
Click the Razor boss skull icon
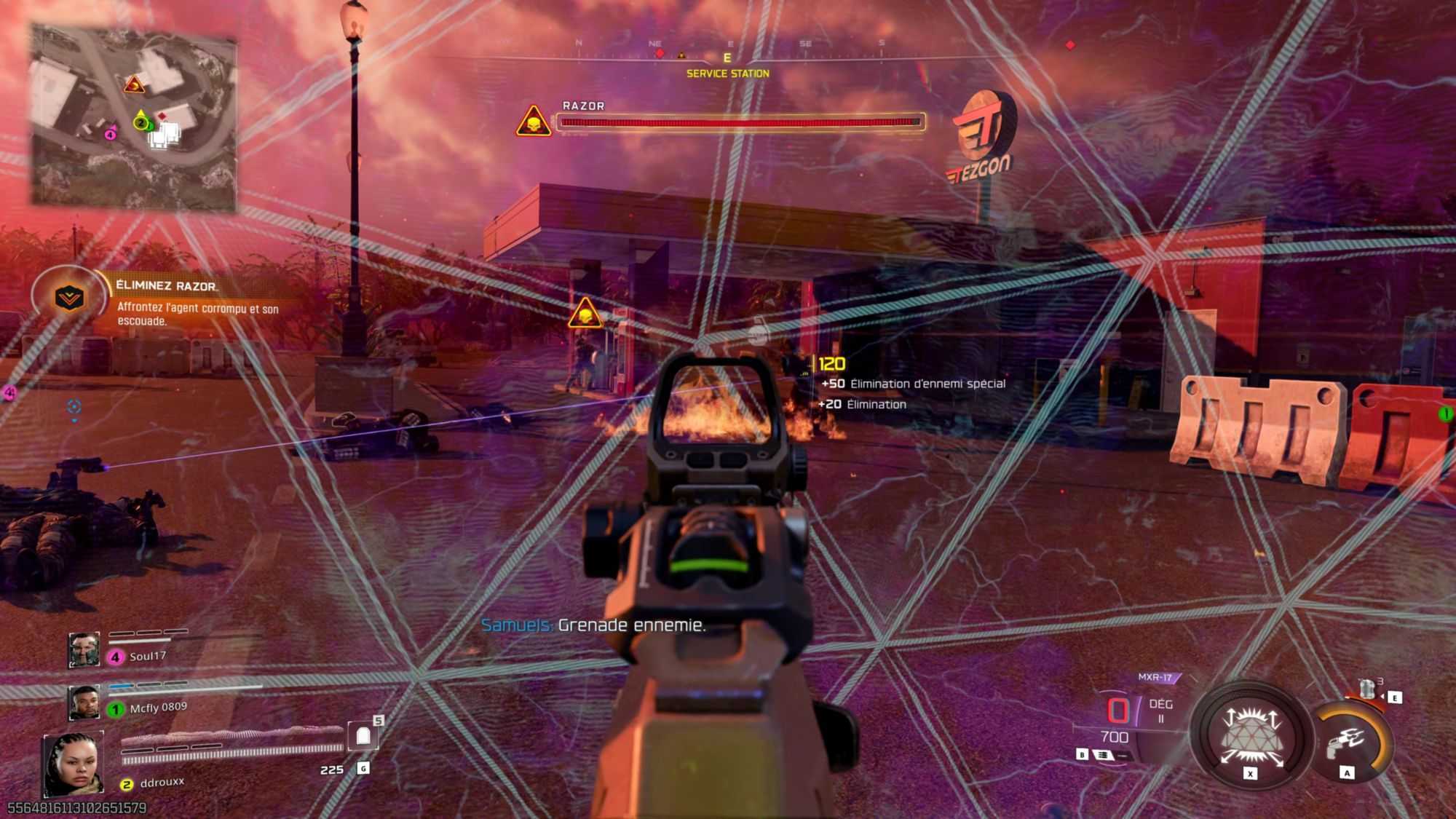(534, 122)
